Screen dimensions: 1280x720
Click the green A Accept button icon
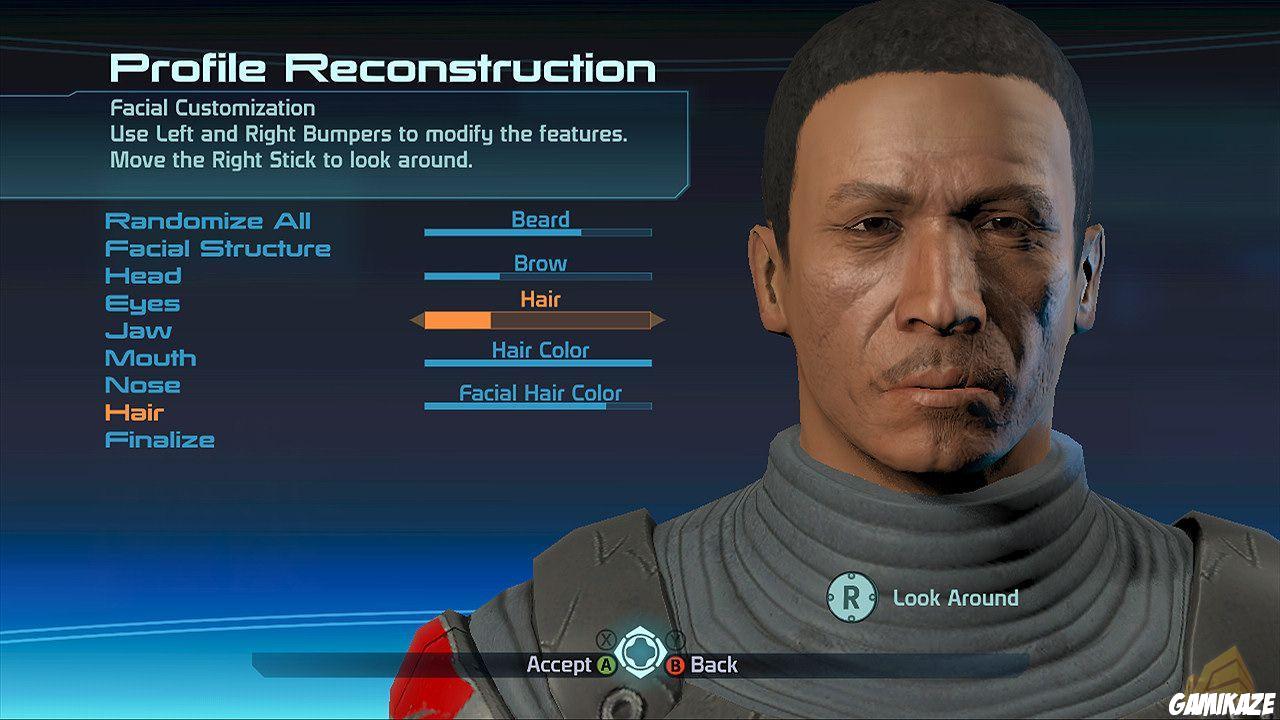604,665
